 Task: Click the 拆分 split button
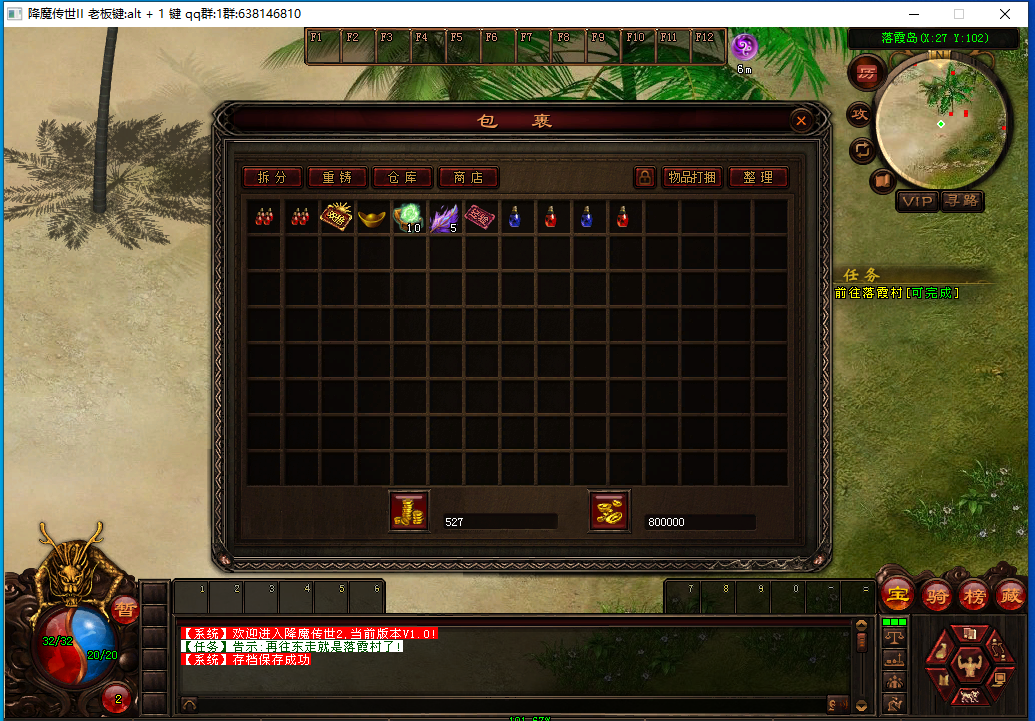click(272, 177)
